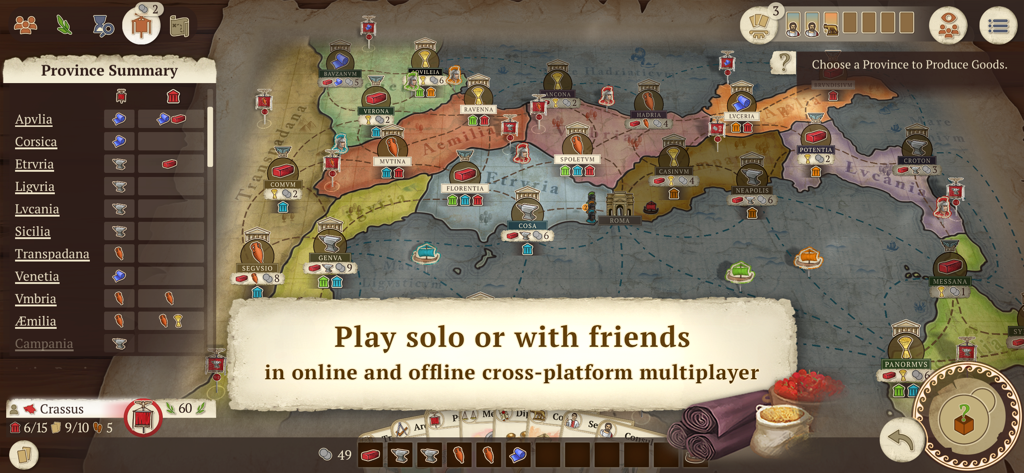The height and width of the screenshot is (473, 1024).
Task: Choose Venetia from the summary list
Action: click(37, 277)
